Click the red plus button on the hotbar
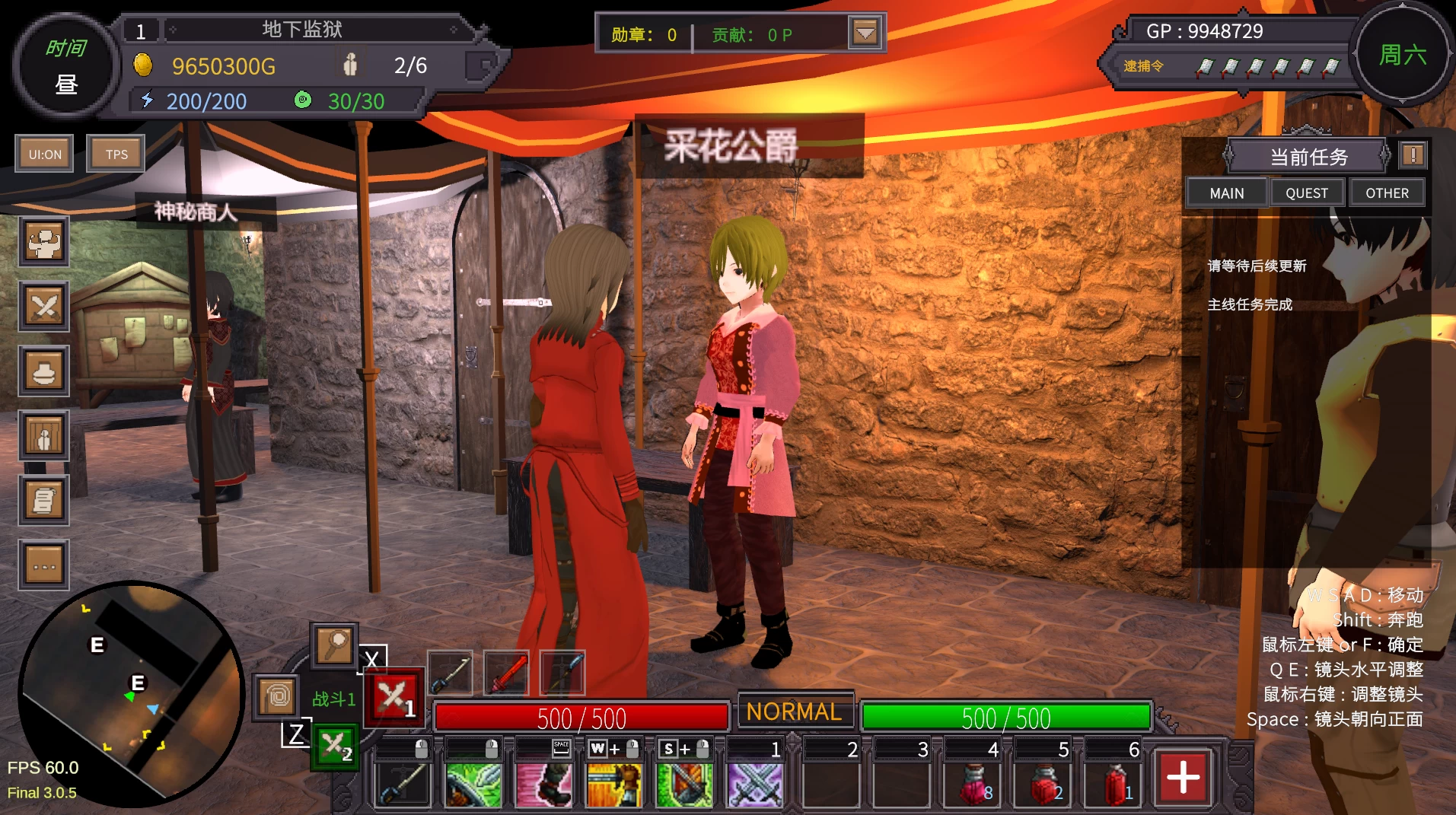 point(1183,778)
